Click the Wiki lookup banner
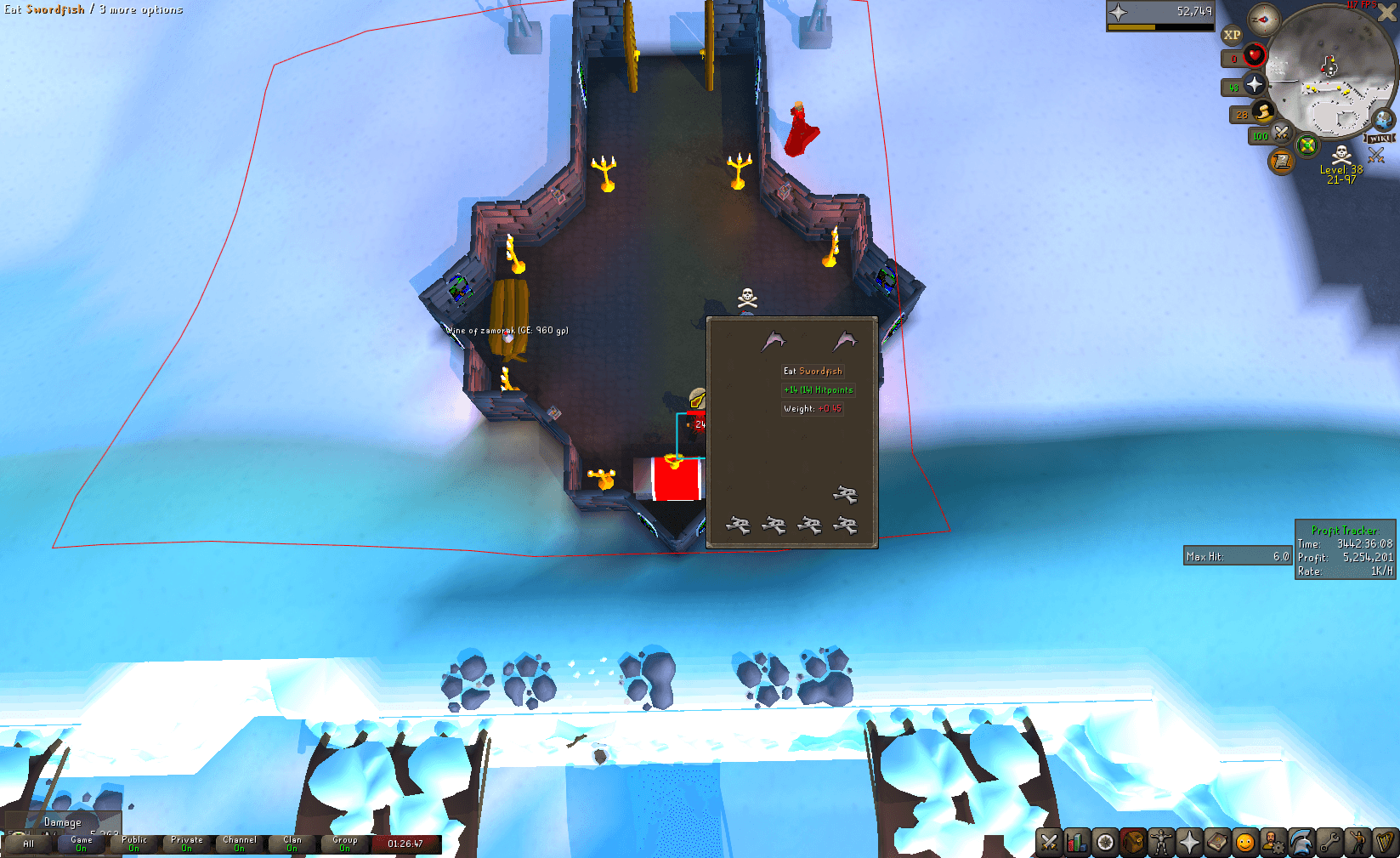The image size is (1400, 858). pos(1380,138)
